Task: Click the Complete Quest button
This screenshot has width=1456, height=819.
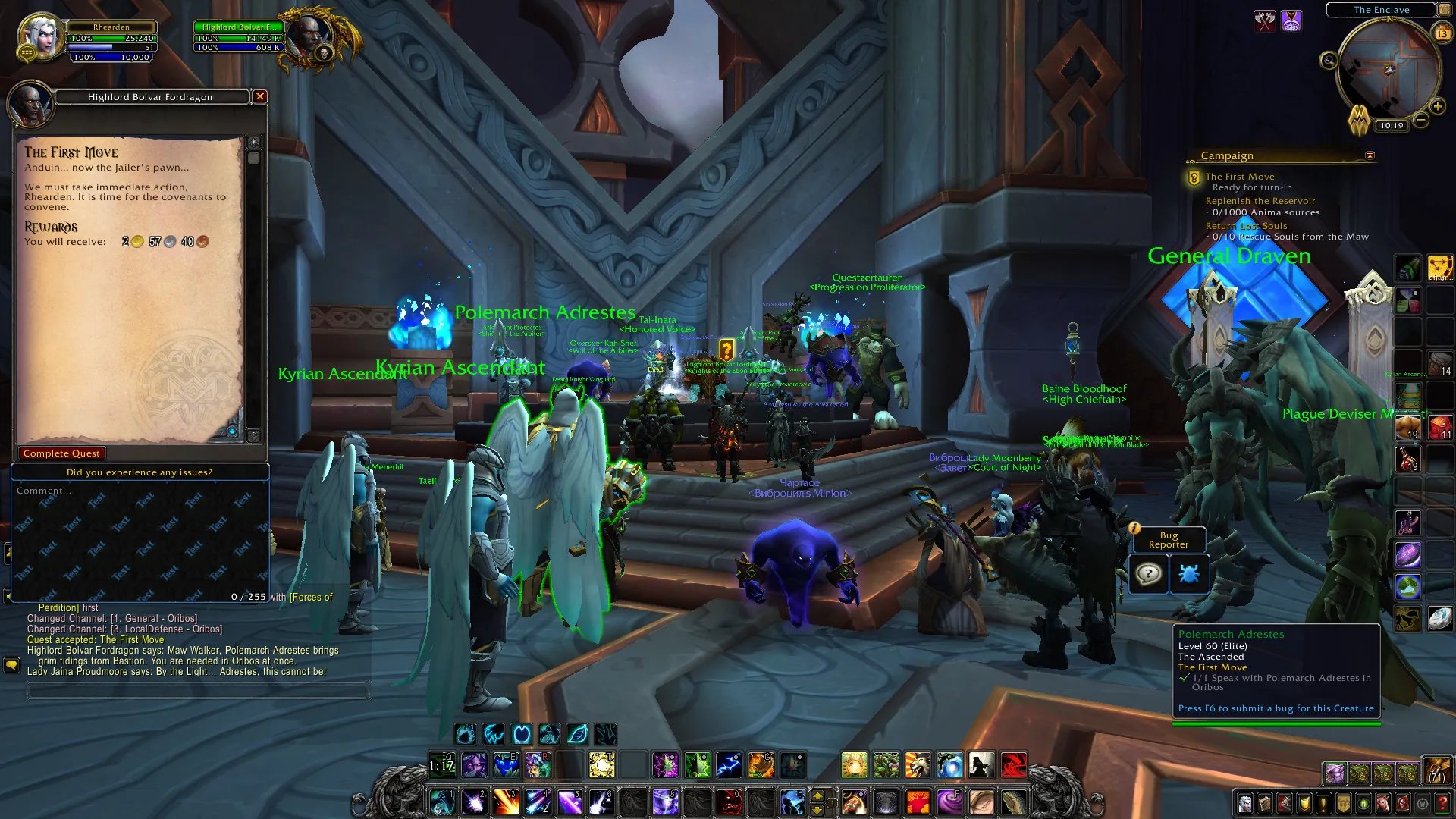Action: 61,453
